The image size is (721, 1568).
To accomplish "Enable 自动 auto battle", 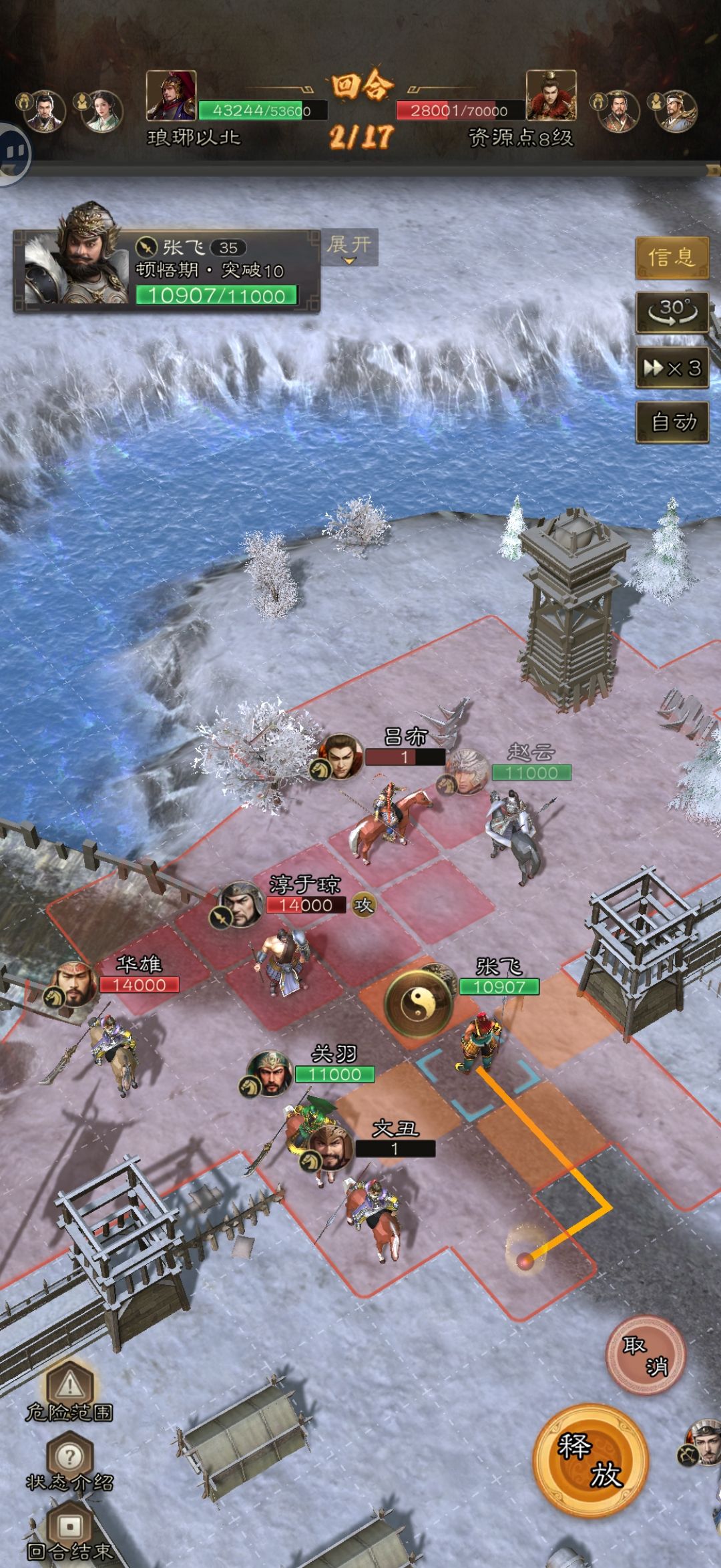I will 671,422.
